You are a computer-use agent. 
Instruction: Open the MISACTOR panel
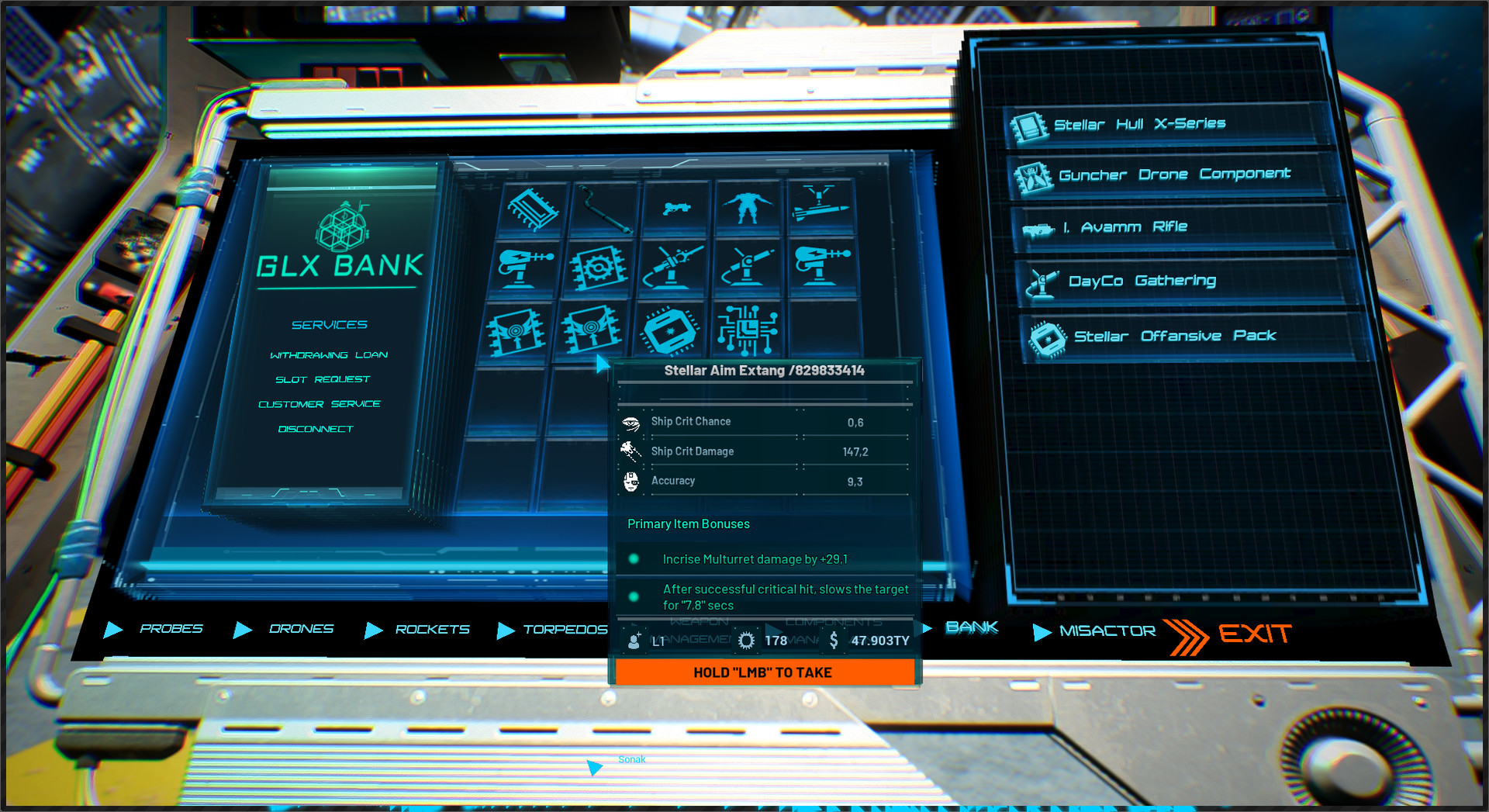[x=1107, y=631]
